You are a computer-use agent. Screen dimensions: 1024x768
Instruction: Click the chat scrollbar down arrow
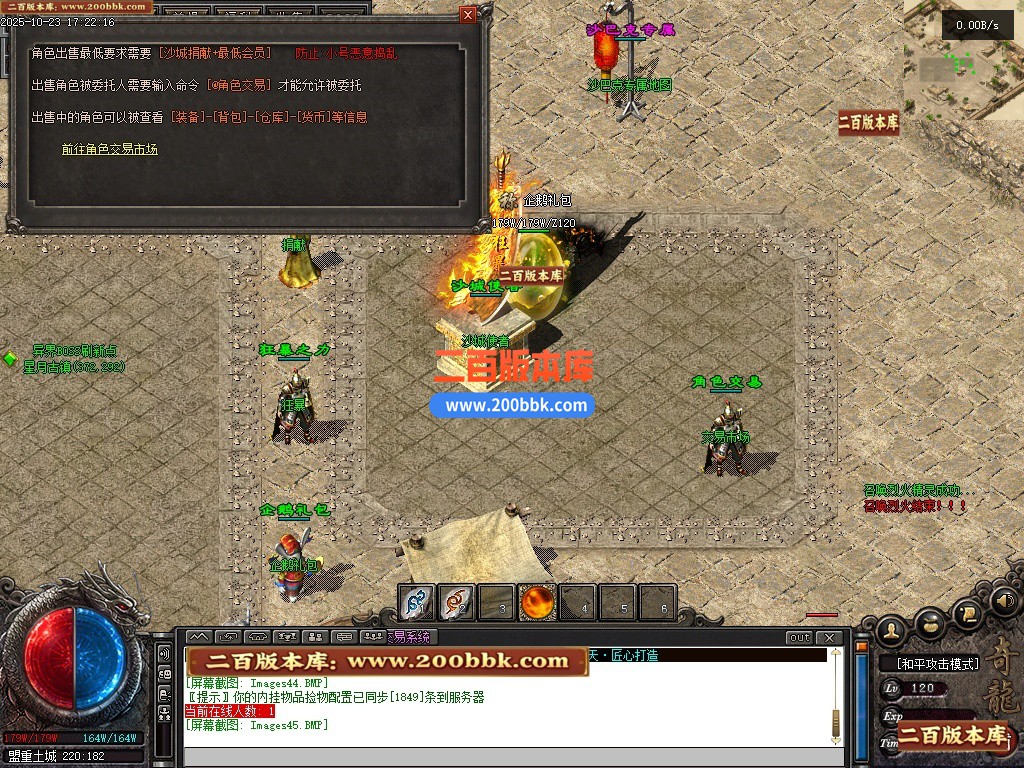[835, 738]
